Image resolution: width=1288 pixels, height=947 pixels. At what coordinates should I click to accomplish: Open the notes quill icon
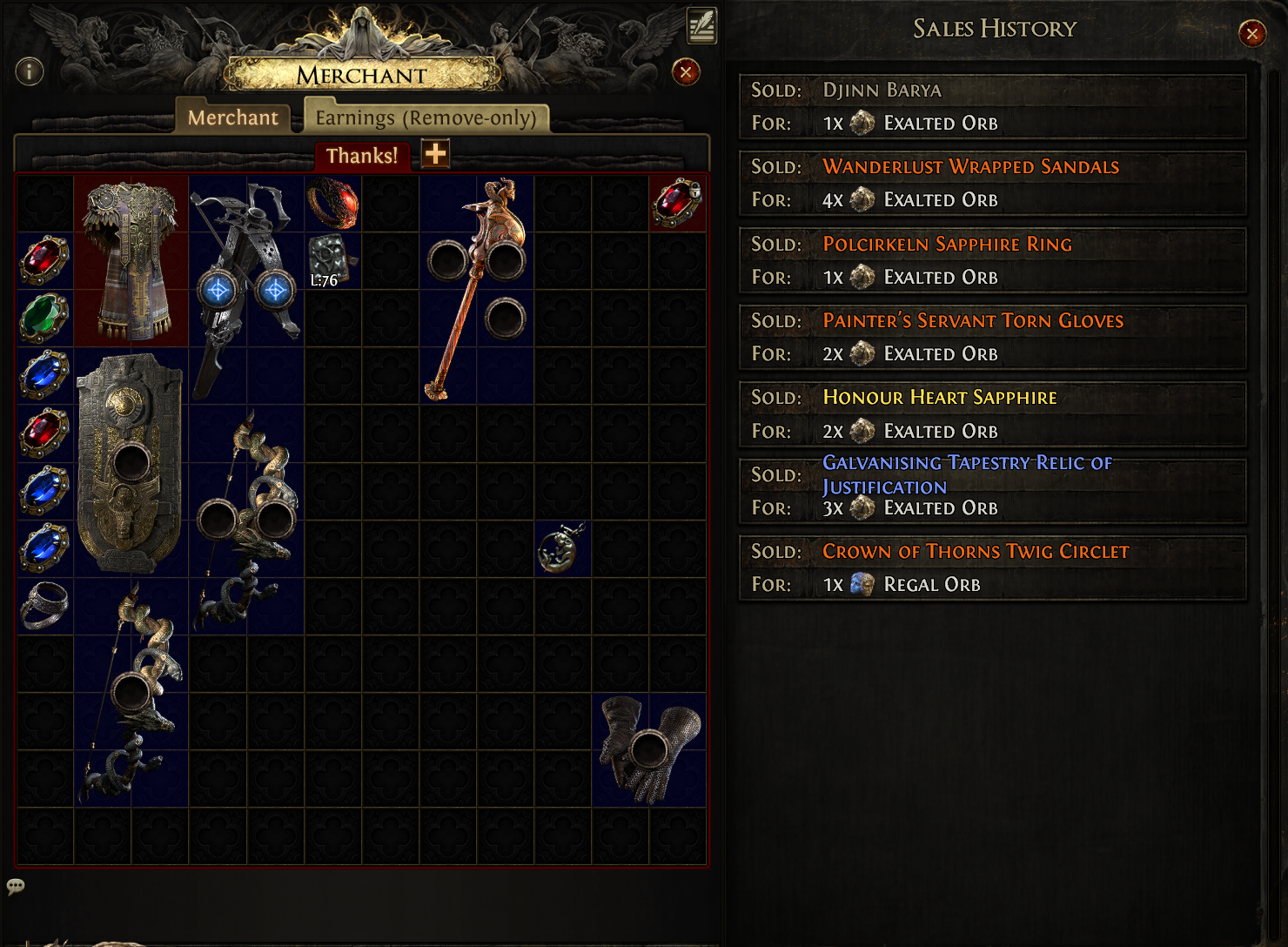click(x=701, y=25)
